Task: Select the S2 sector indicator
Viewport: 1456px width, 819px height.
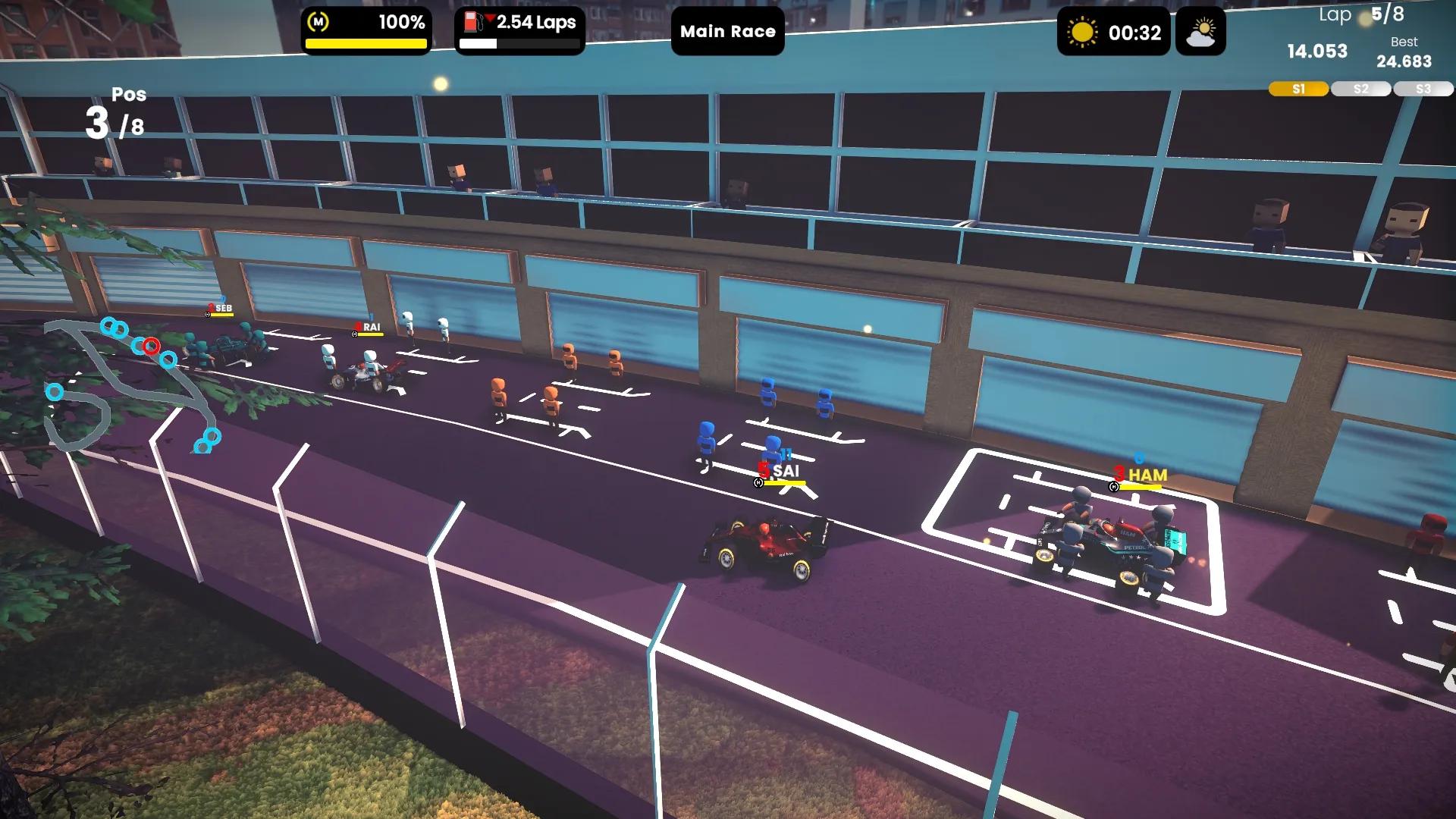Action: (1360, 89)
